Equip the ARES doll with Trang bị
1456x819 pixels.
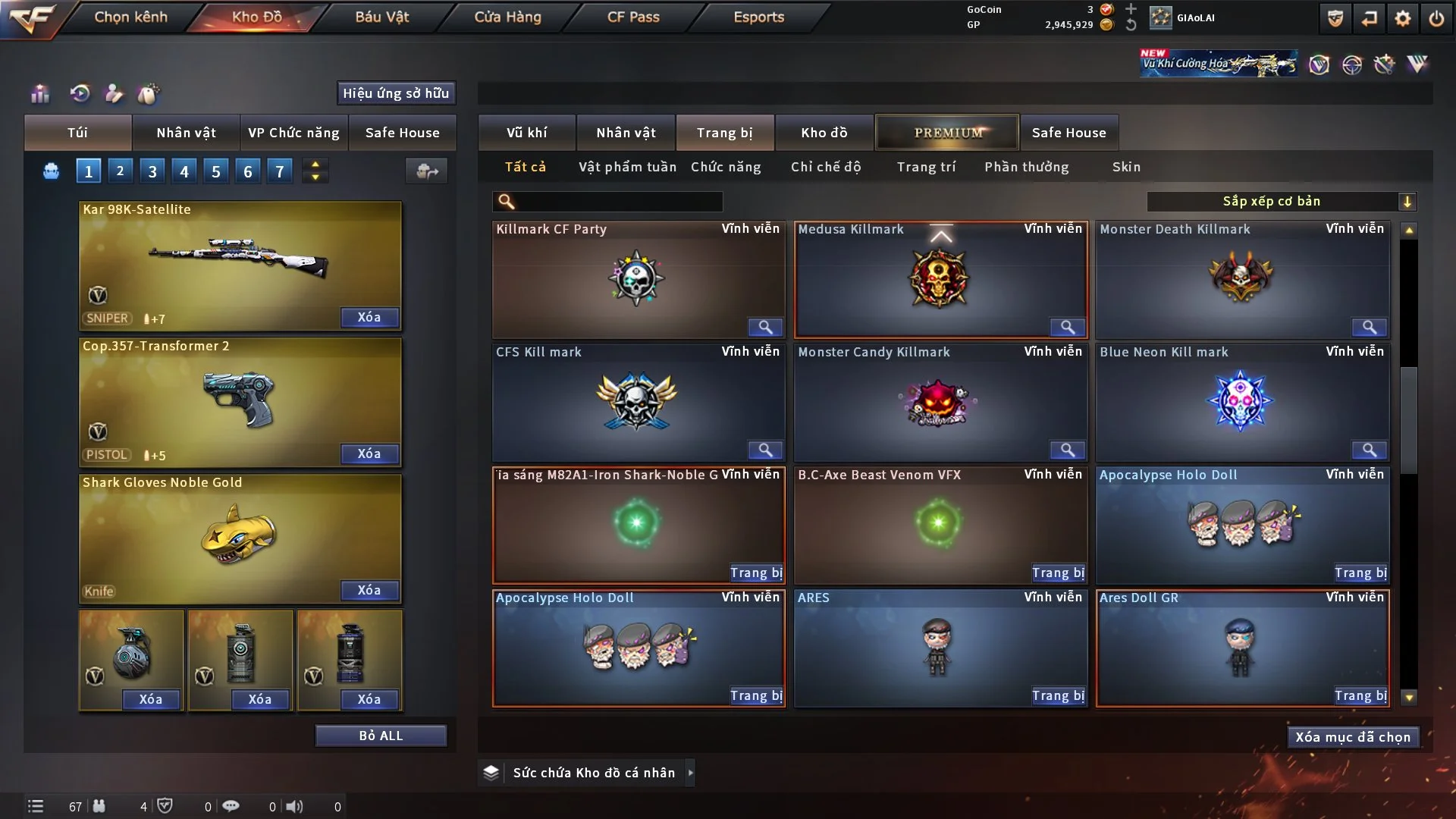pos(1058,695)
